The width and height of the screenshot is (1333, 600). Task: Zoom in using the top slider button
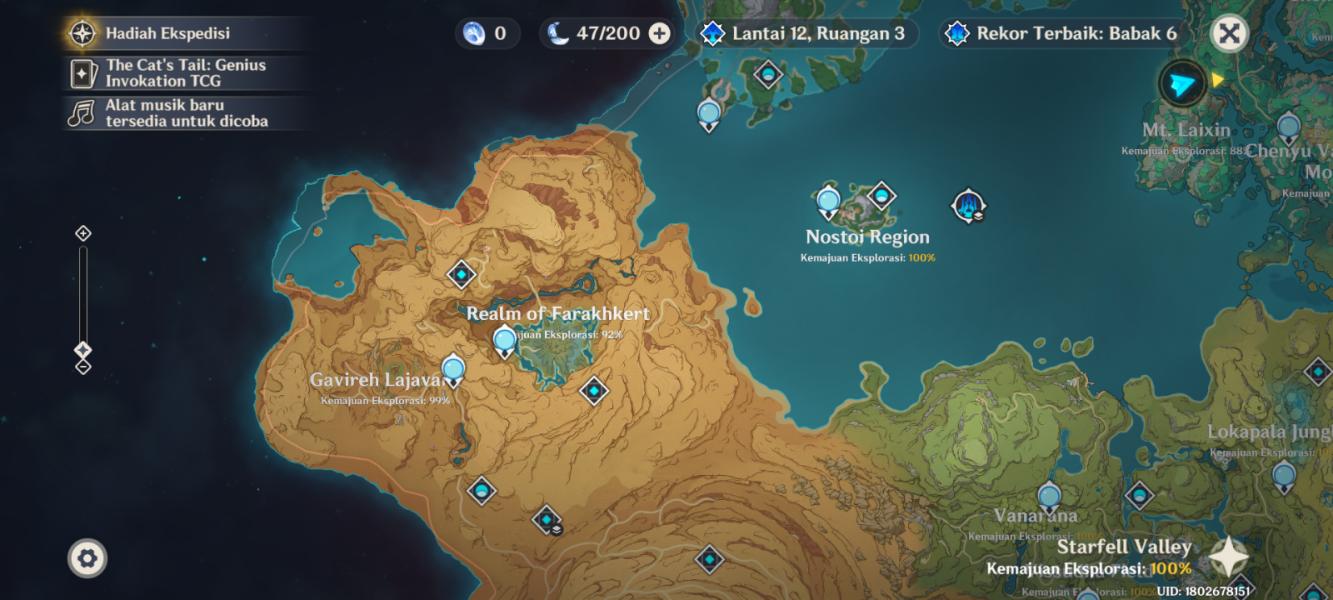point(83,233)
